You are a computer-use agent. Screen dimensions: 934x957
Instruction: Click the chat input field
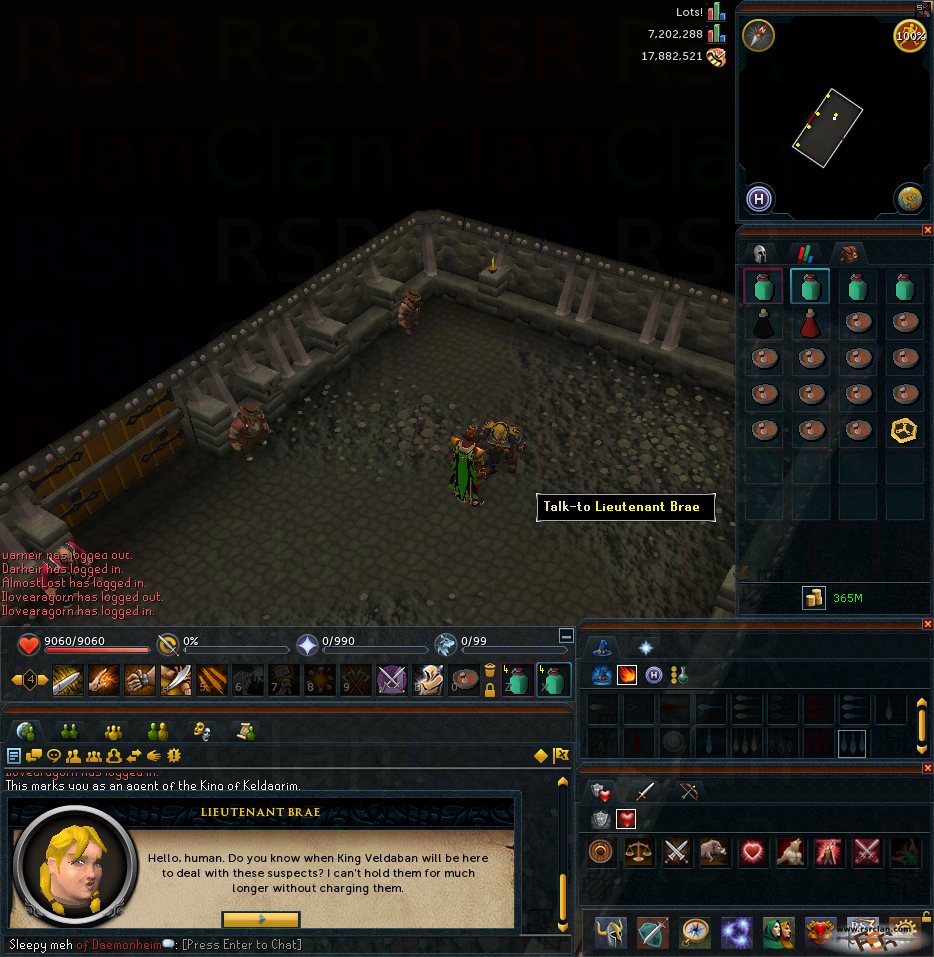click(240, 944)
